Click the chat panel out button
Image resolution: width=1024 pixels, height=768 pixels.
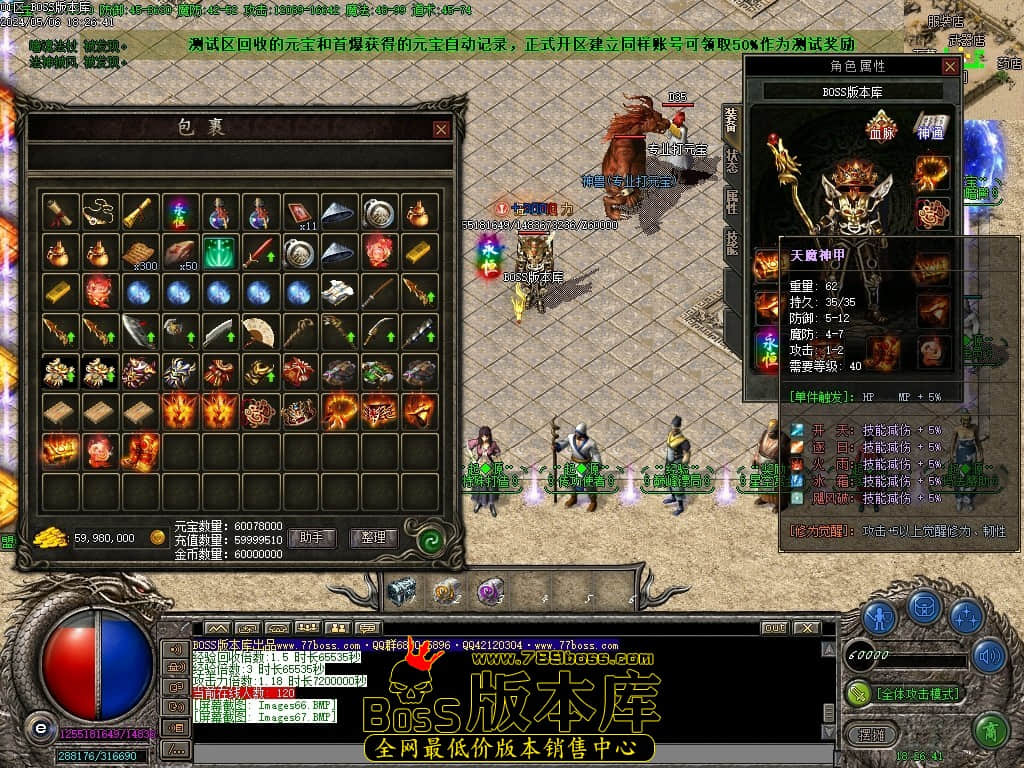pyautogui.click(x=773, y=628)
